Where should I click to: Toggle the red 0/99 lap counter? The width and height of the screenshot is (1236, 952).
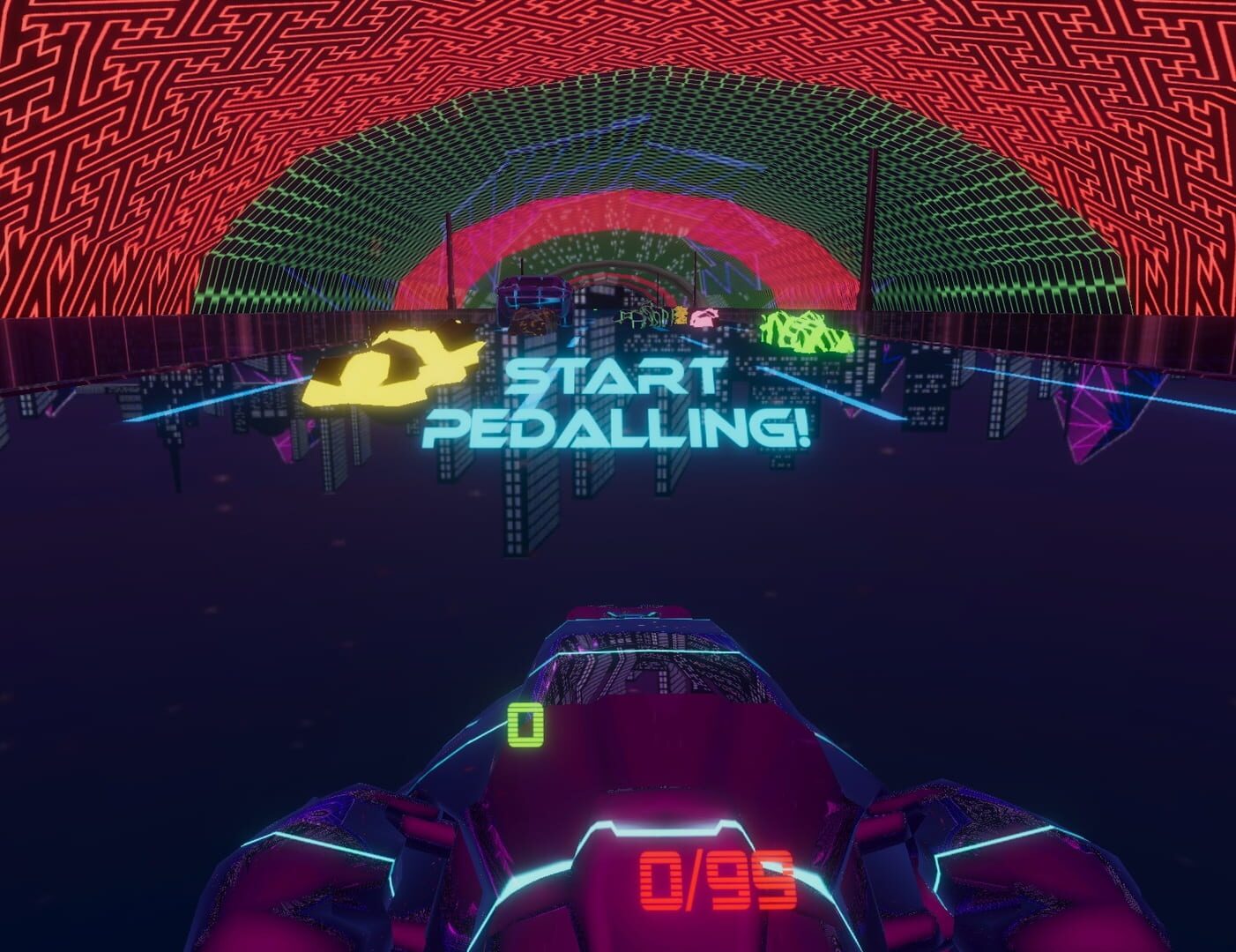tap(719, 877)
